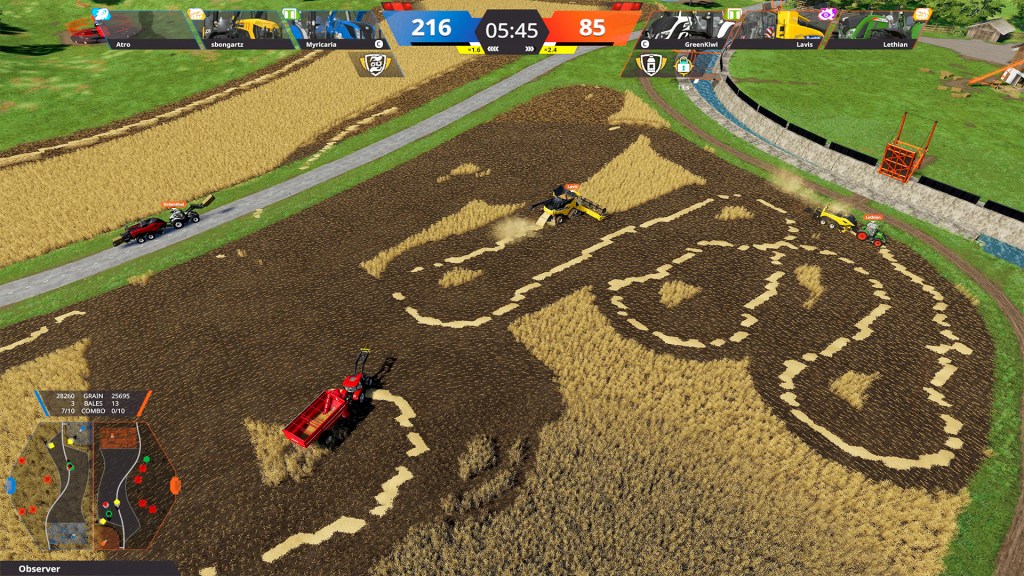Select GreenKiwi's player panel

(x=692, y=30)
